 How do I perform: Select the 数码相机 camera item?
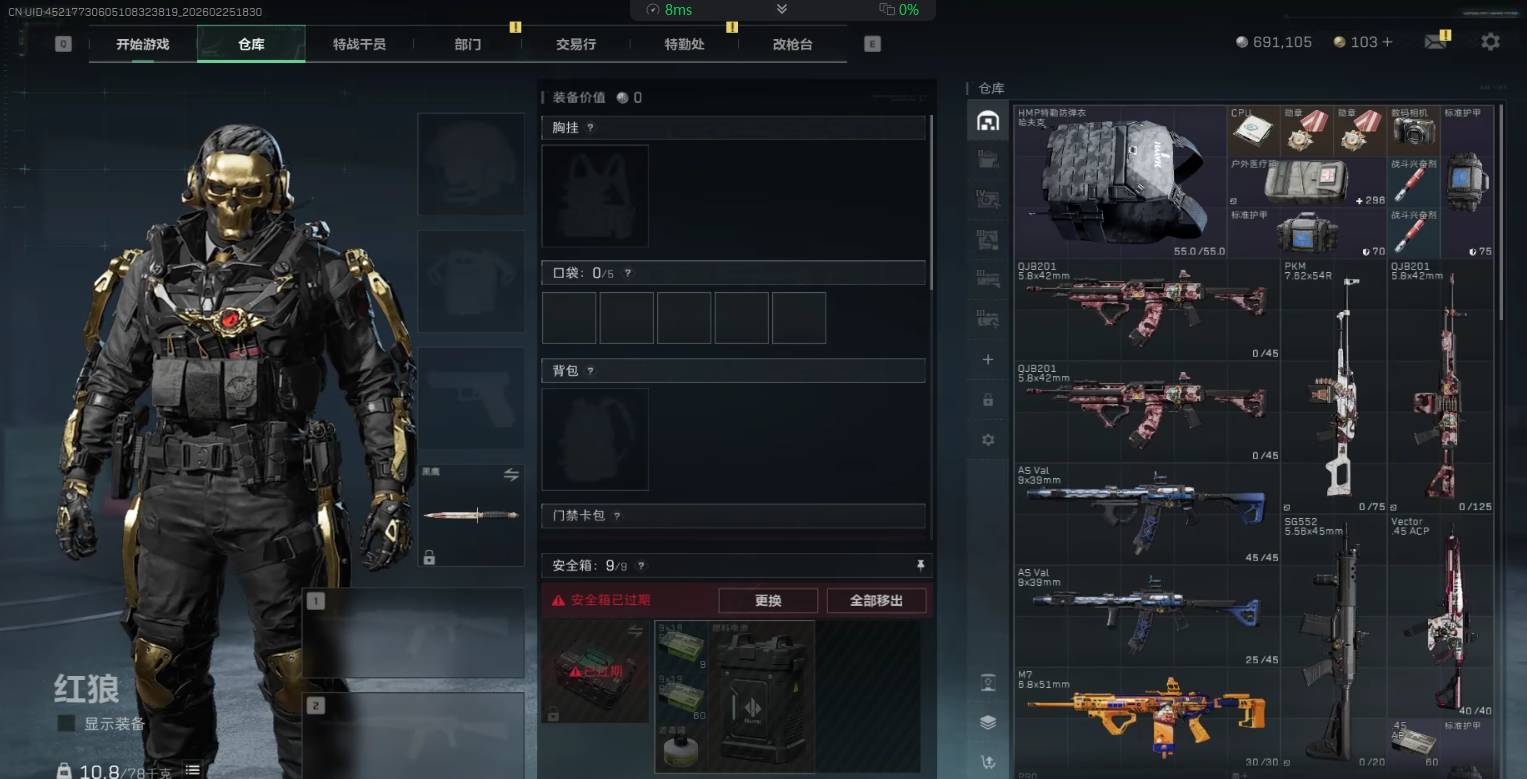(x=1413, y=131)
